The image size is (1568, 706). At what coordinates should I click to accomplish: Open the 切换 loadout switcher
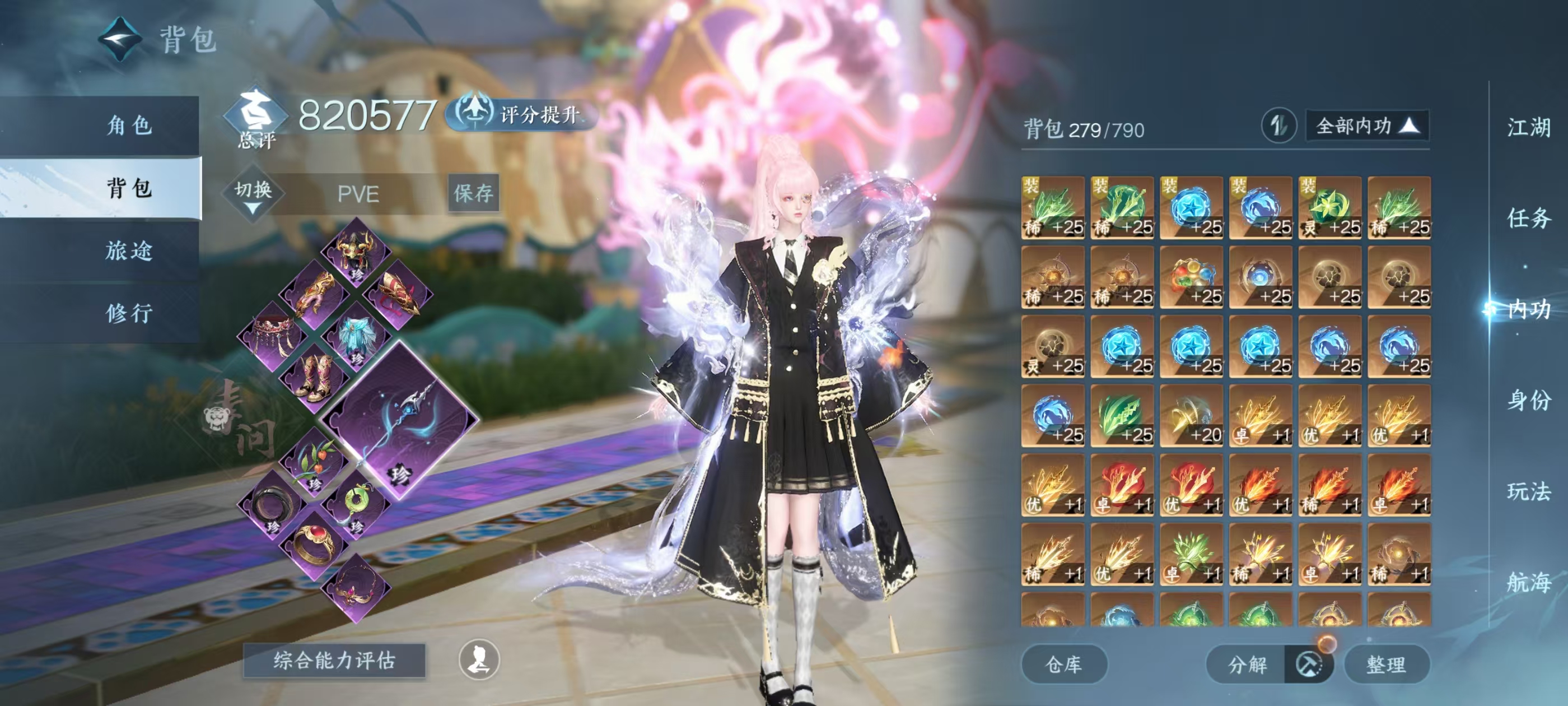tap(253, 194)
